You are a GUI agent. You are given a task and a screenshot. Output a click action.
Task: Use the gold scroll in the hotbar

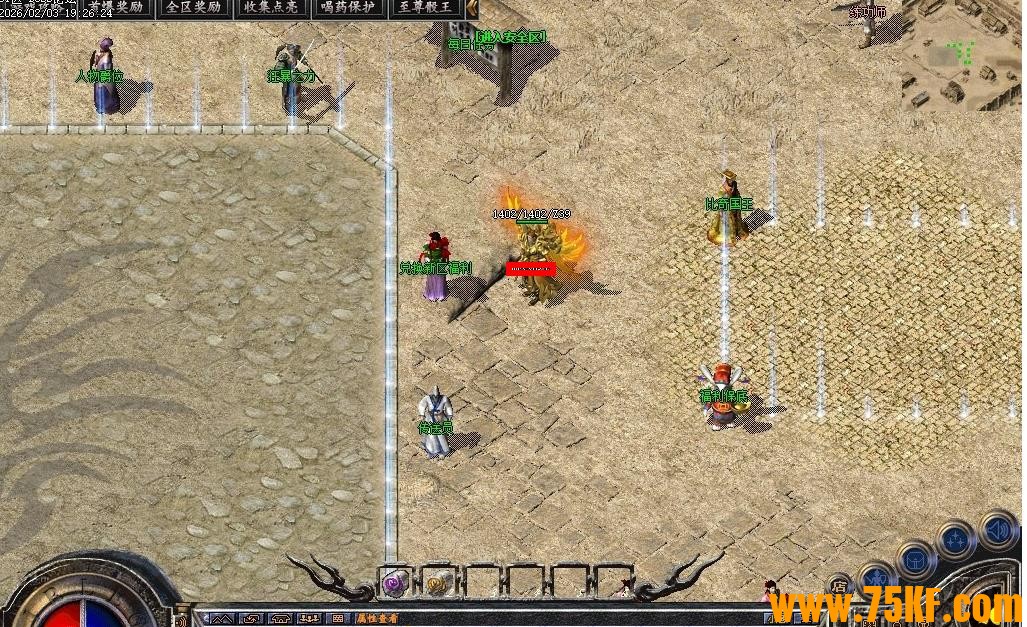[437, 582]
